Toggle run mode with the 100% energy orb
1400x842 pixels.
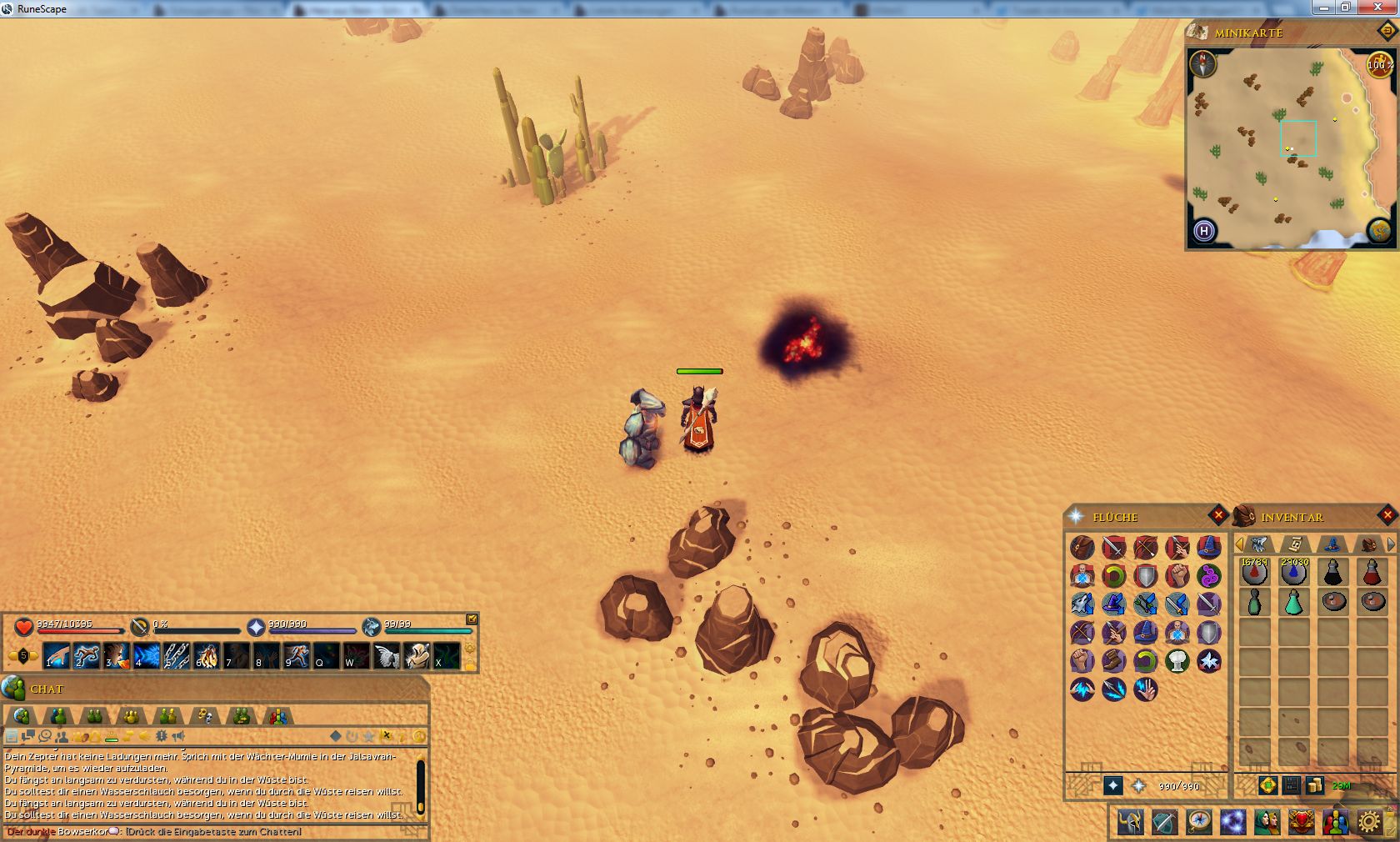click(1379, 64)
